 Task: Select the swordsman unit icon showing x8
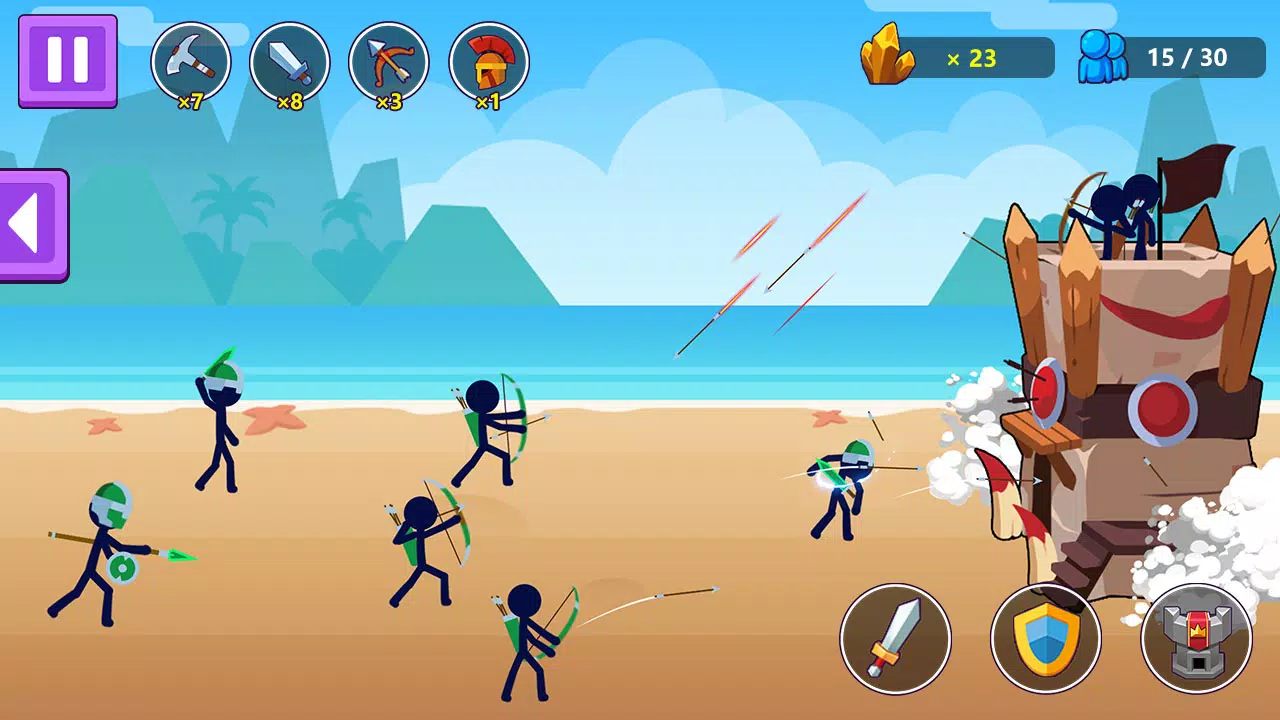pos(291,61)
